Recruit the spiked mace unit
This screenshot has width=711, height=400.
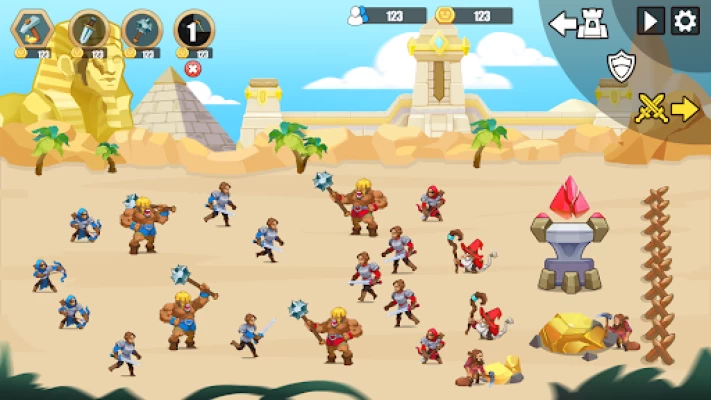point(141,28)
